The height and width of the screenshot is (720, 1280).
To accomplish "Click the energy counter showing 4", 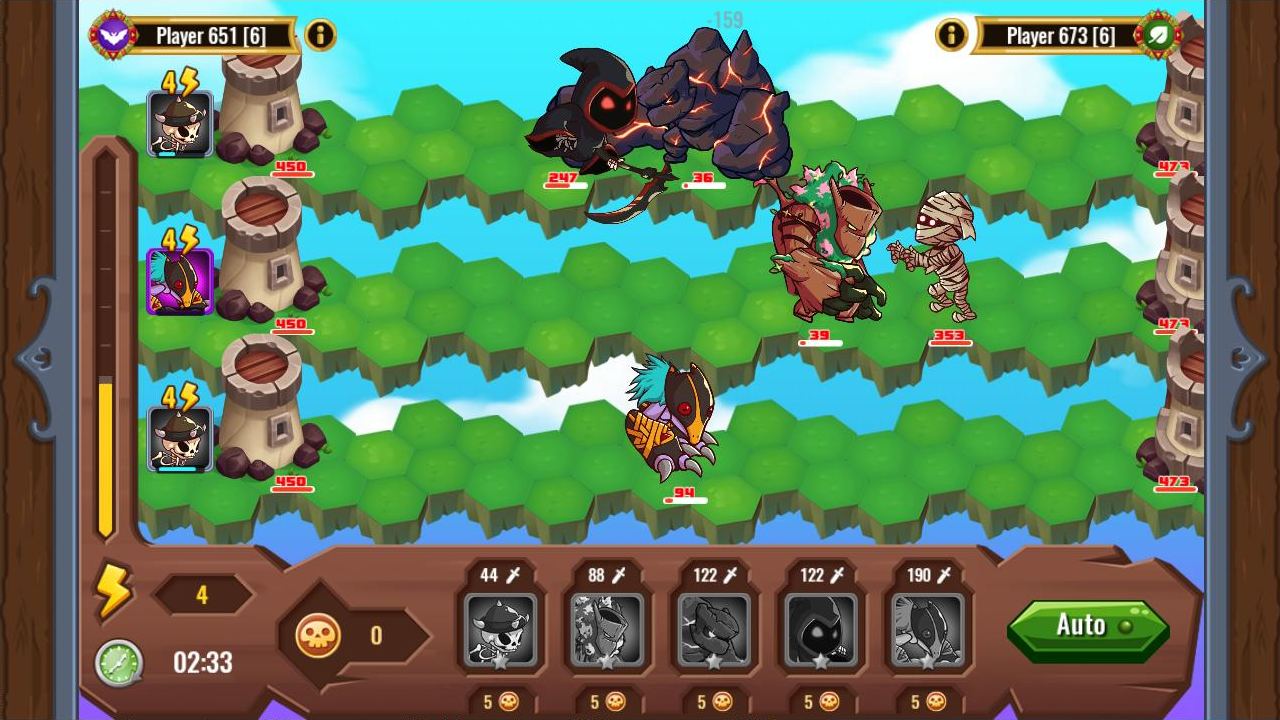I will tap(203, 595).
